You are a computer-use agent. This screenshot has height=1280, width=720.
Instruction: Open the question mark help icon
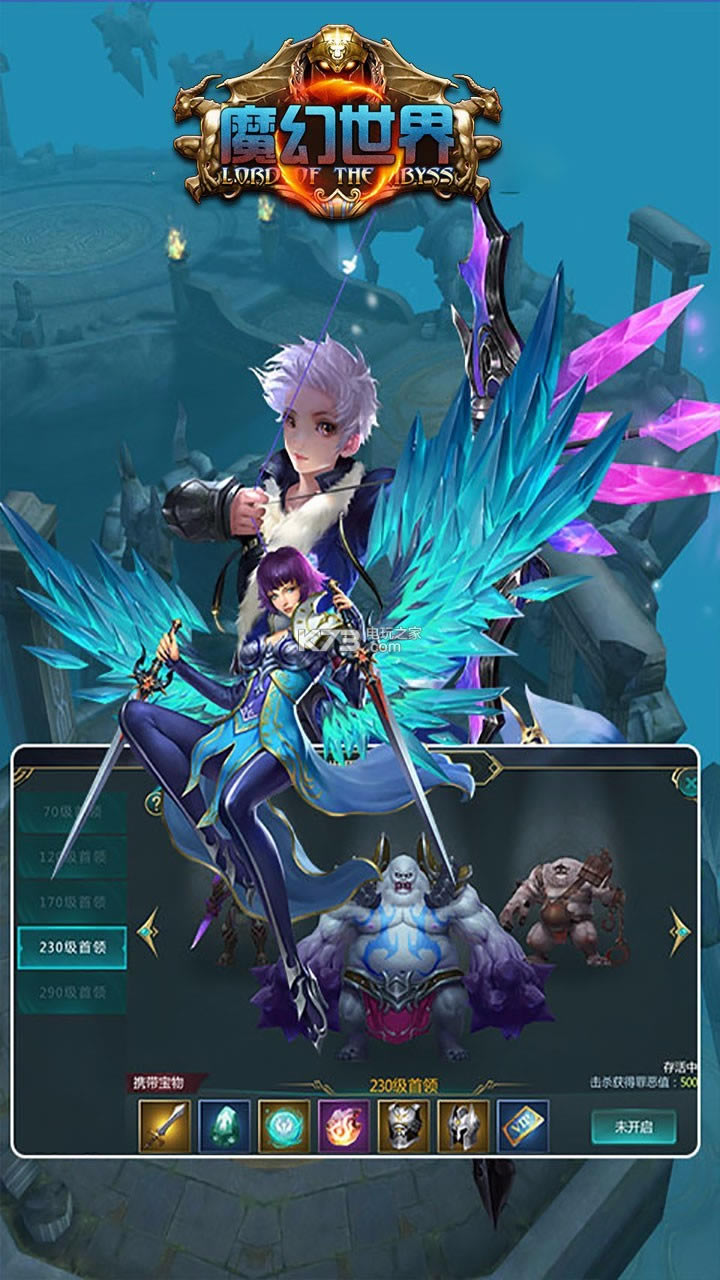click(154, 802)
